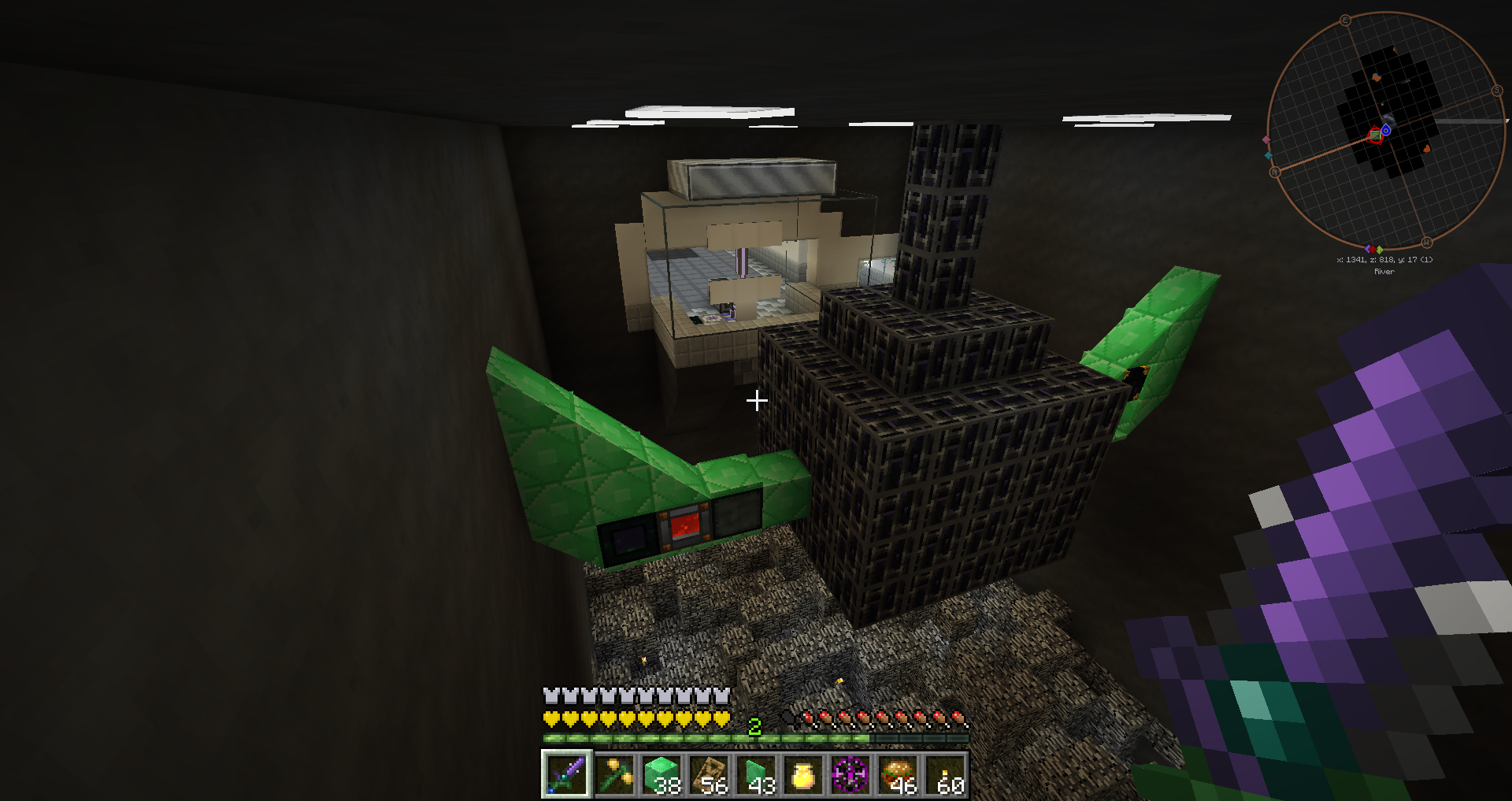Click the E compass marker on minimap
The height and width of the screenshot is (801, 1512).
[1345, 20]
